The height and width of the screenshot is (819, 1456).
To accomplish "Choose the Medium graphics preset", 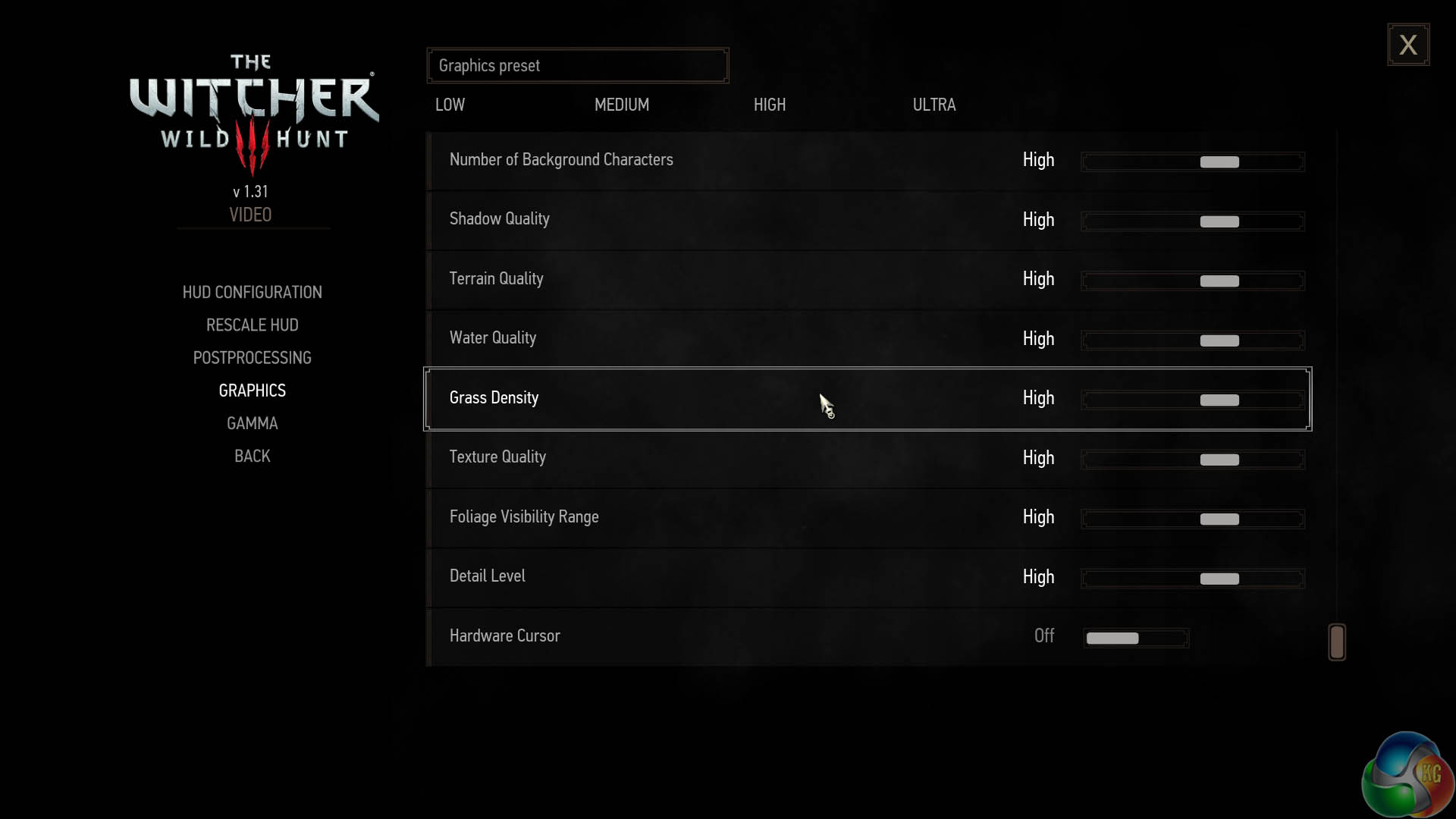I will point(621,105).
